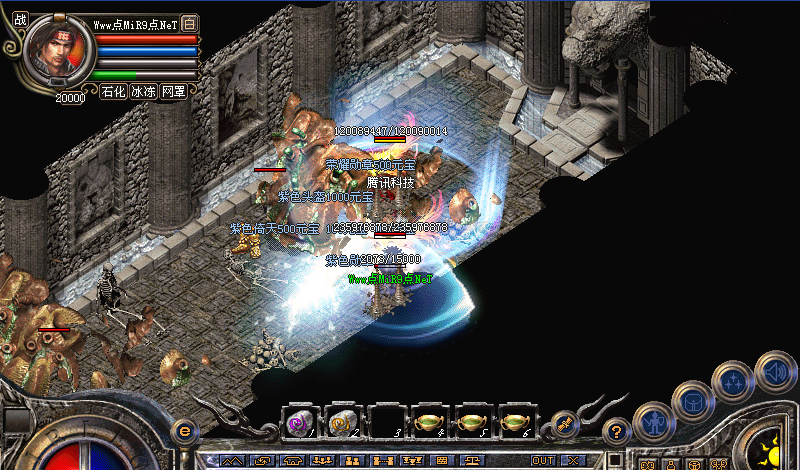Use the gold scroll in belt slot 2

343,422
